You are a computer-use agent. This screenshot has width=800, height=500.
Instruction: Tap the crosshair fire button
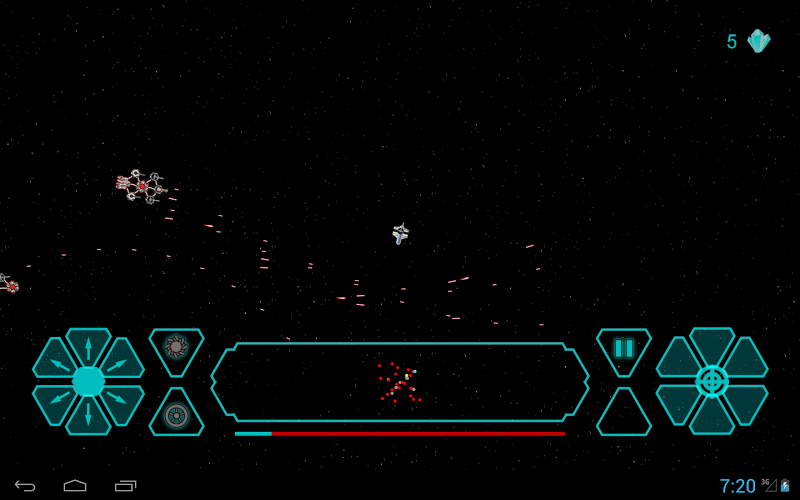pos(712,381)
